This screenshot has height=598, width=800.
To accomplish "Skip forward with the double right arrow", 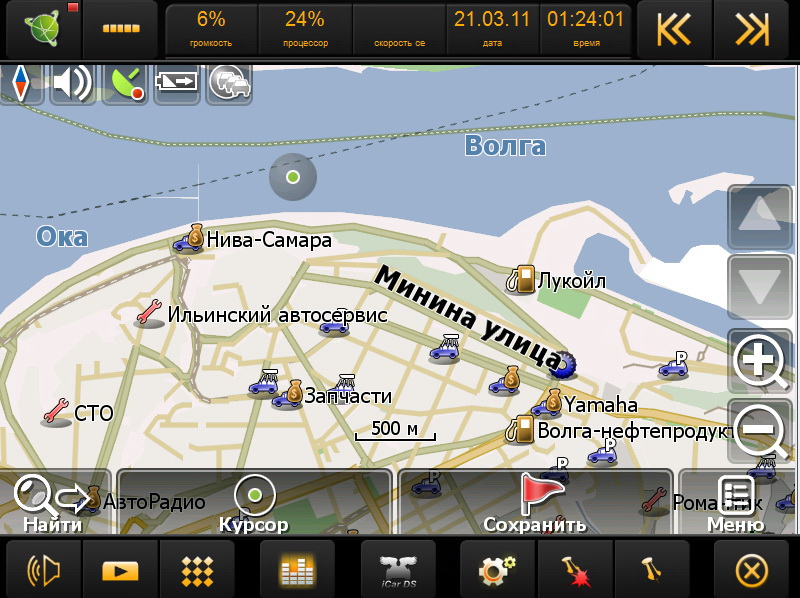I will 752,30.
